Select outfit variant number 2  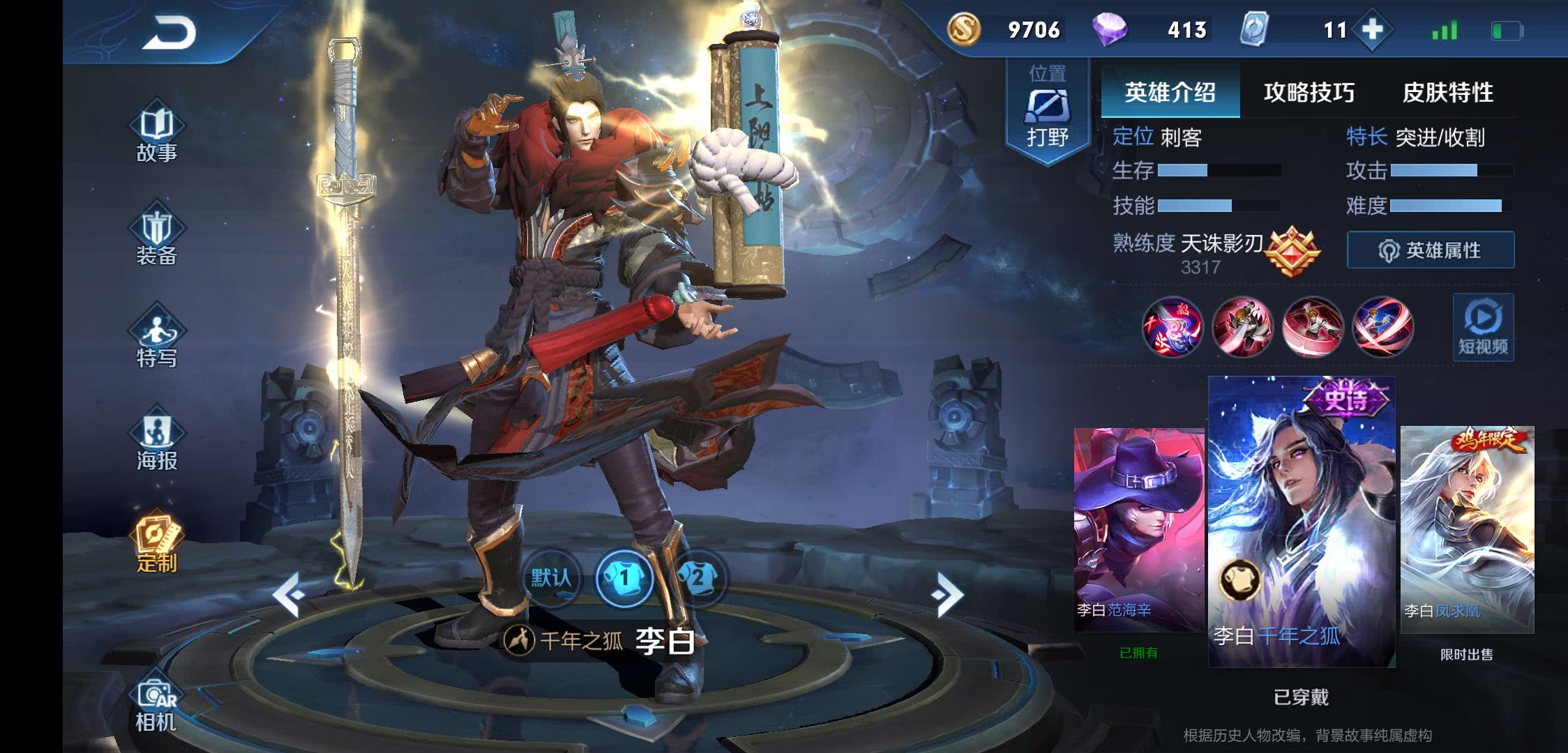[698, 577]
